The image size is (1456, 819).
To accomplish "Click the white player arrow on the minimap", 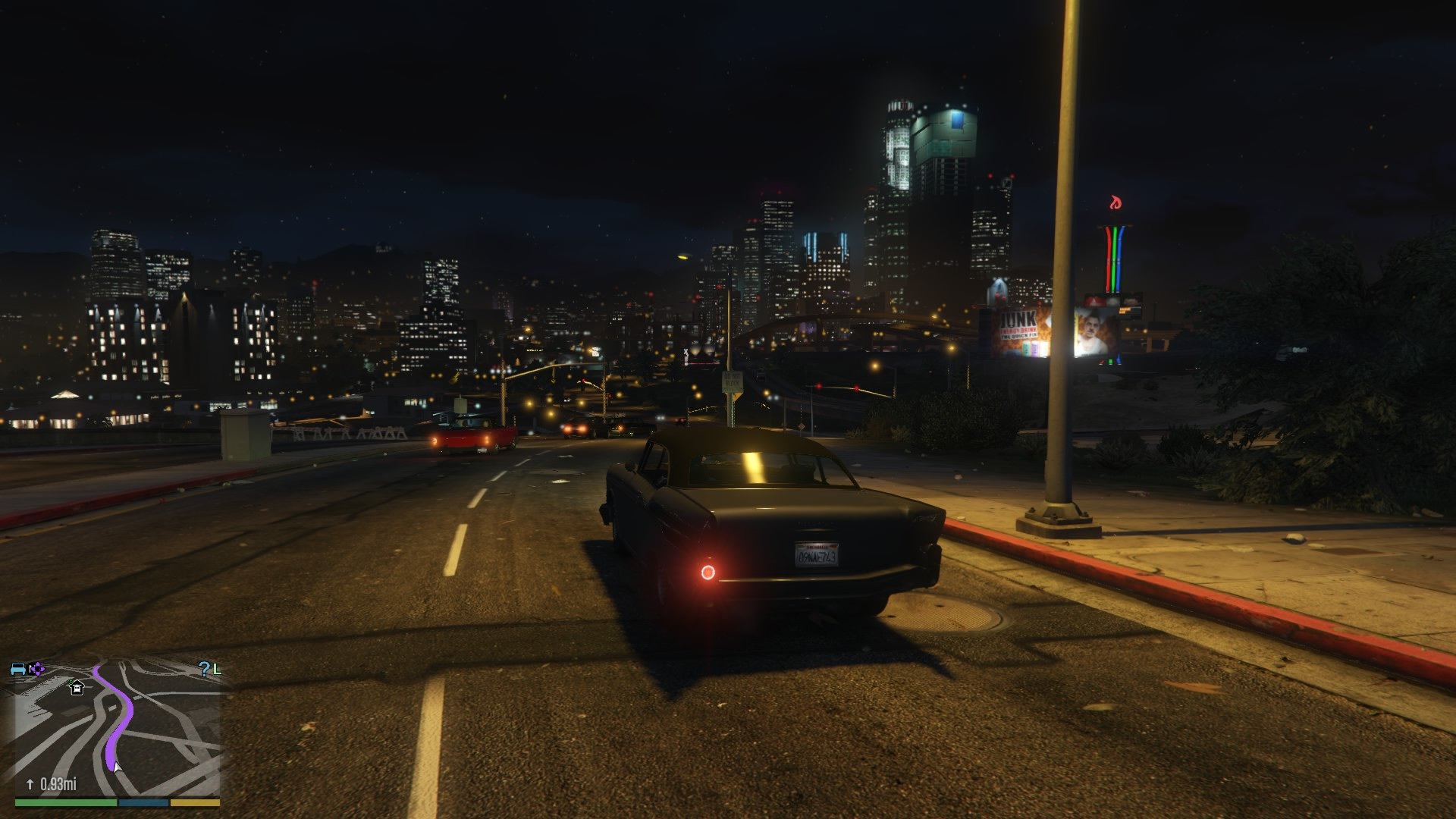I will (118, 767).
